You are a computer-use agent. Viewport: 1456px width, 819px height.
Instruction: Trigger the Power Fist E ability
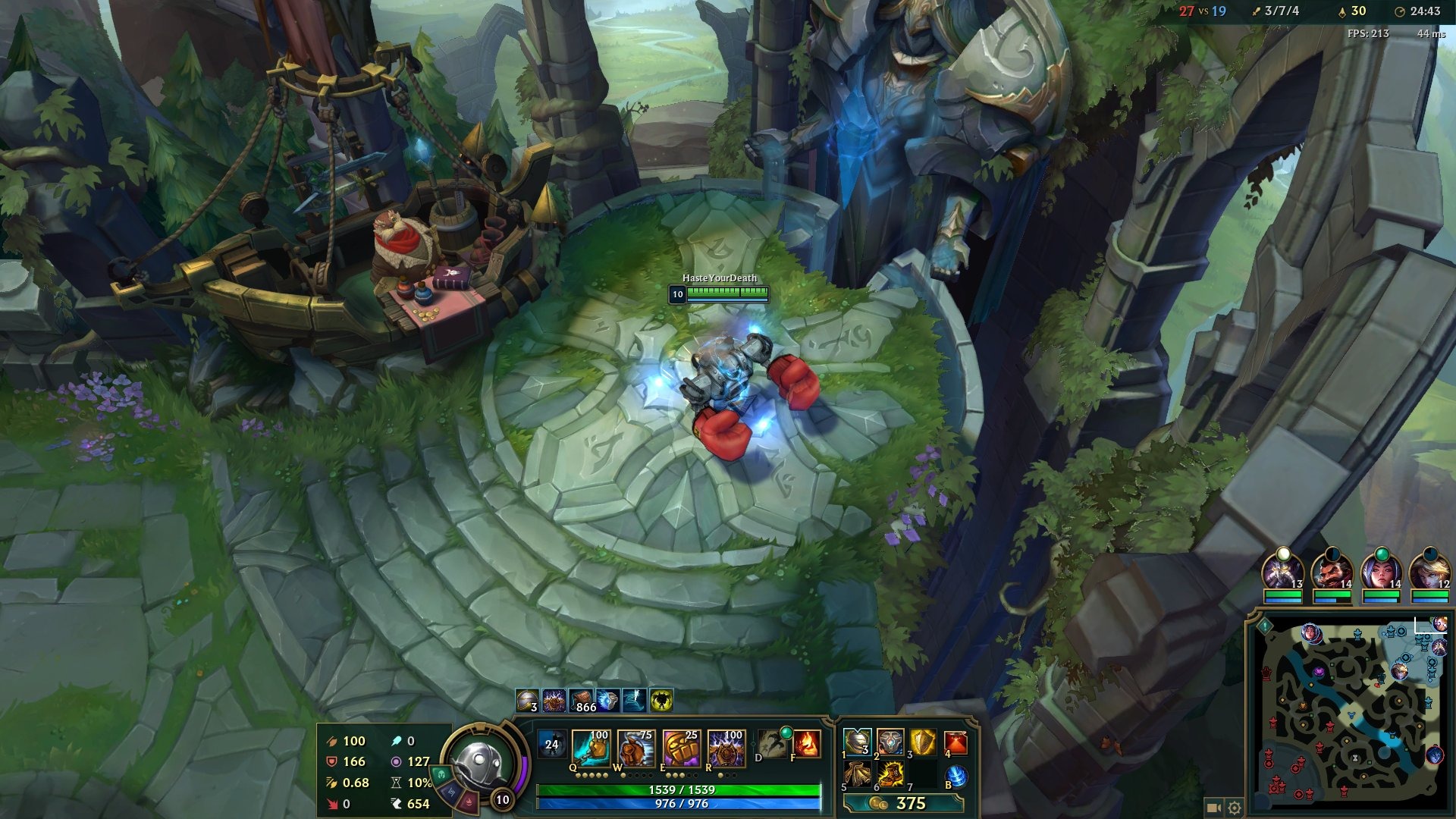[681, 748]
